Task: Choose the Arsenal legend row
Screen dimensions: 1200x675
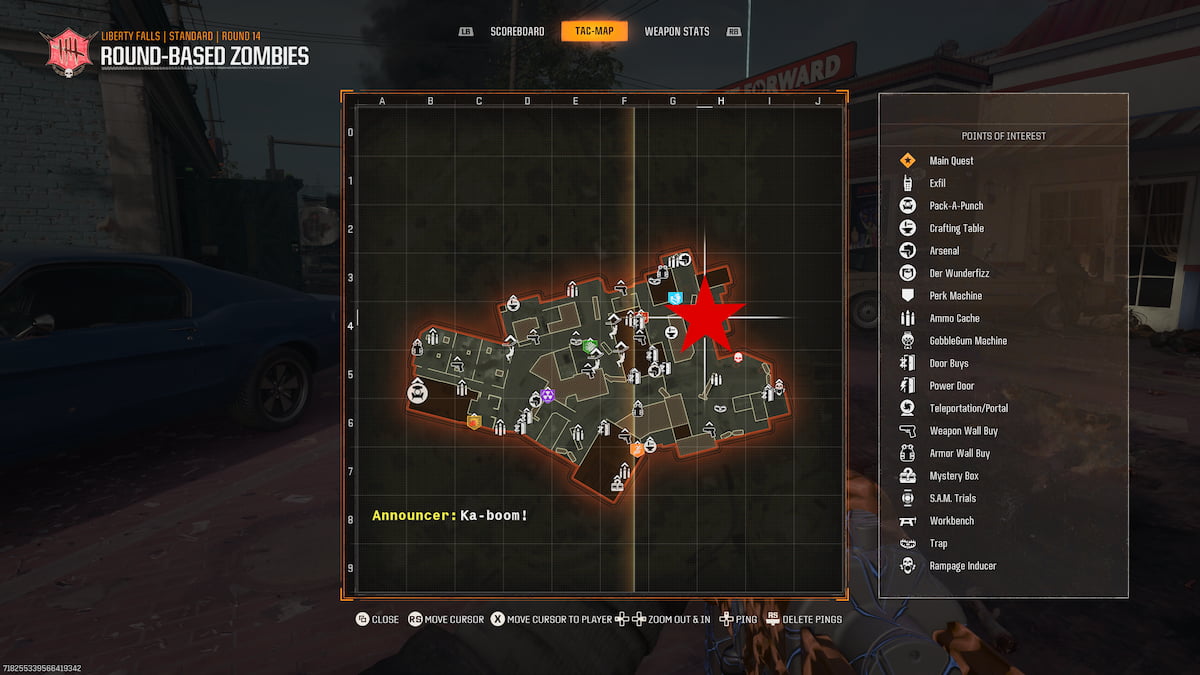Action: click(944, 251)
